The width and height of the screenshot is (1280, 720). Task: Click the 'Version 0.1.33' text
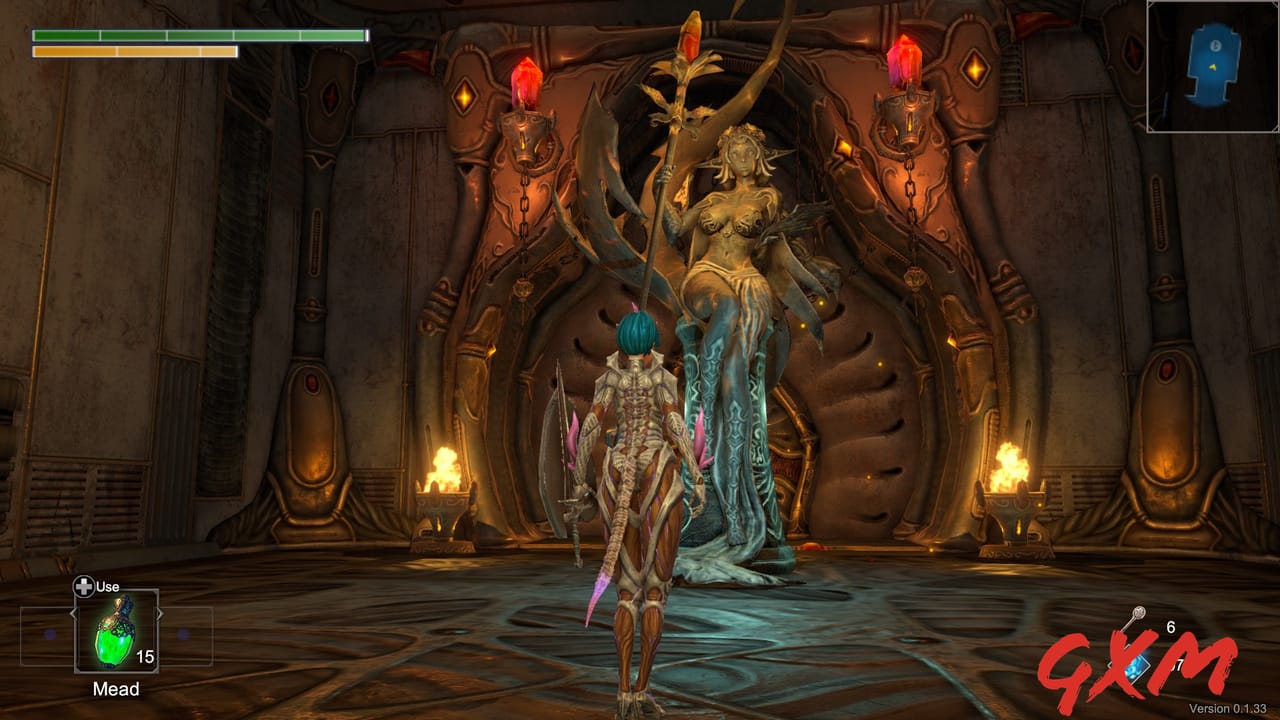point(1228,708)
